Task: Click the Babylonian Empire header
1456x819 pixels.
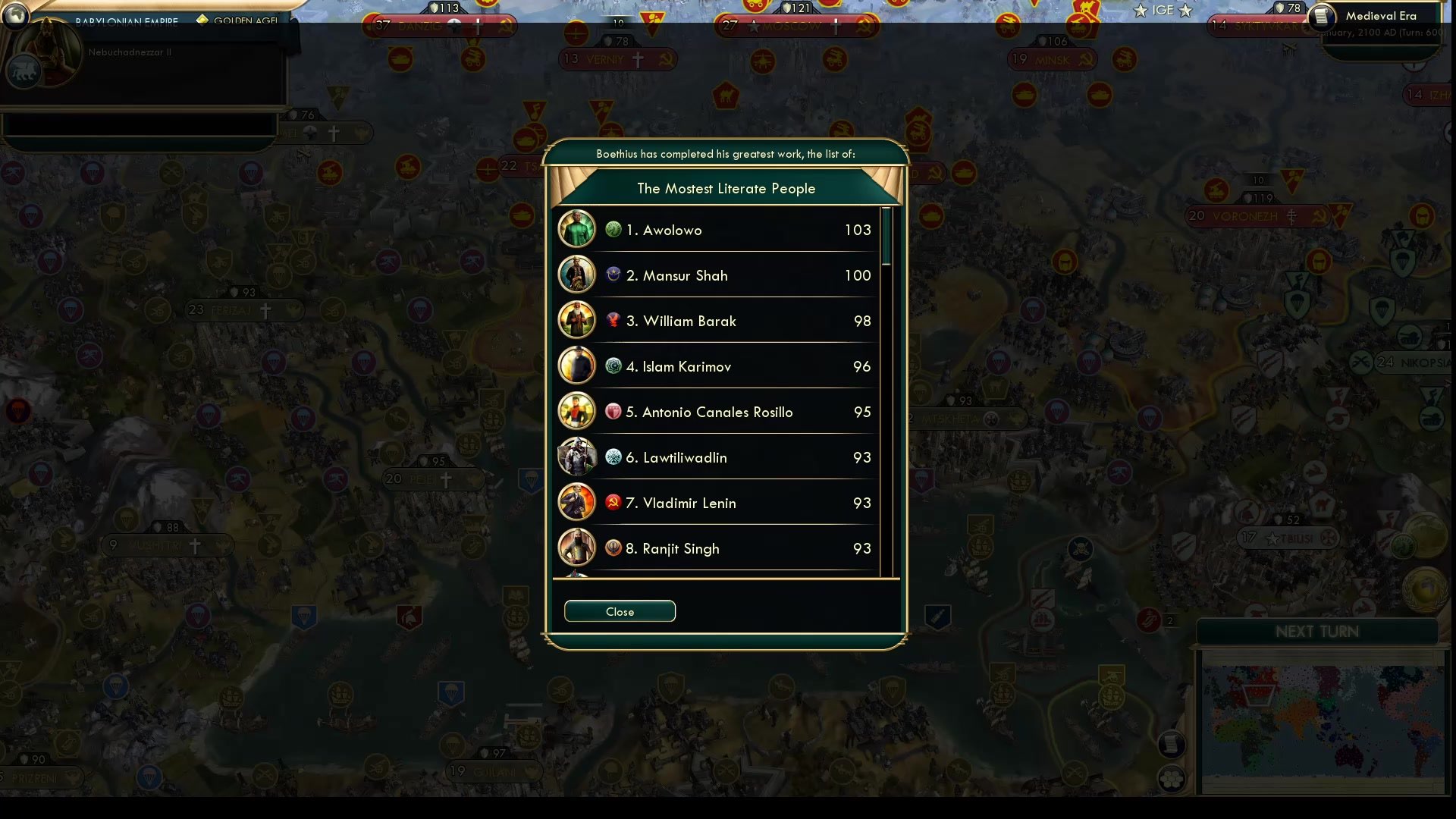Action: (126, 21)
